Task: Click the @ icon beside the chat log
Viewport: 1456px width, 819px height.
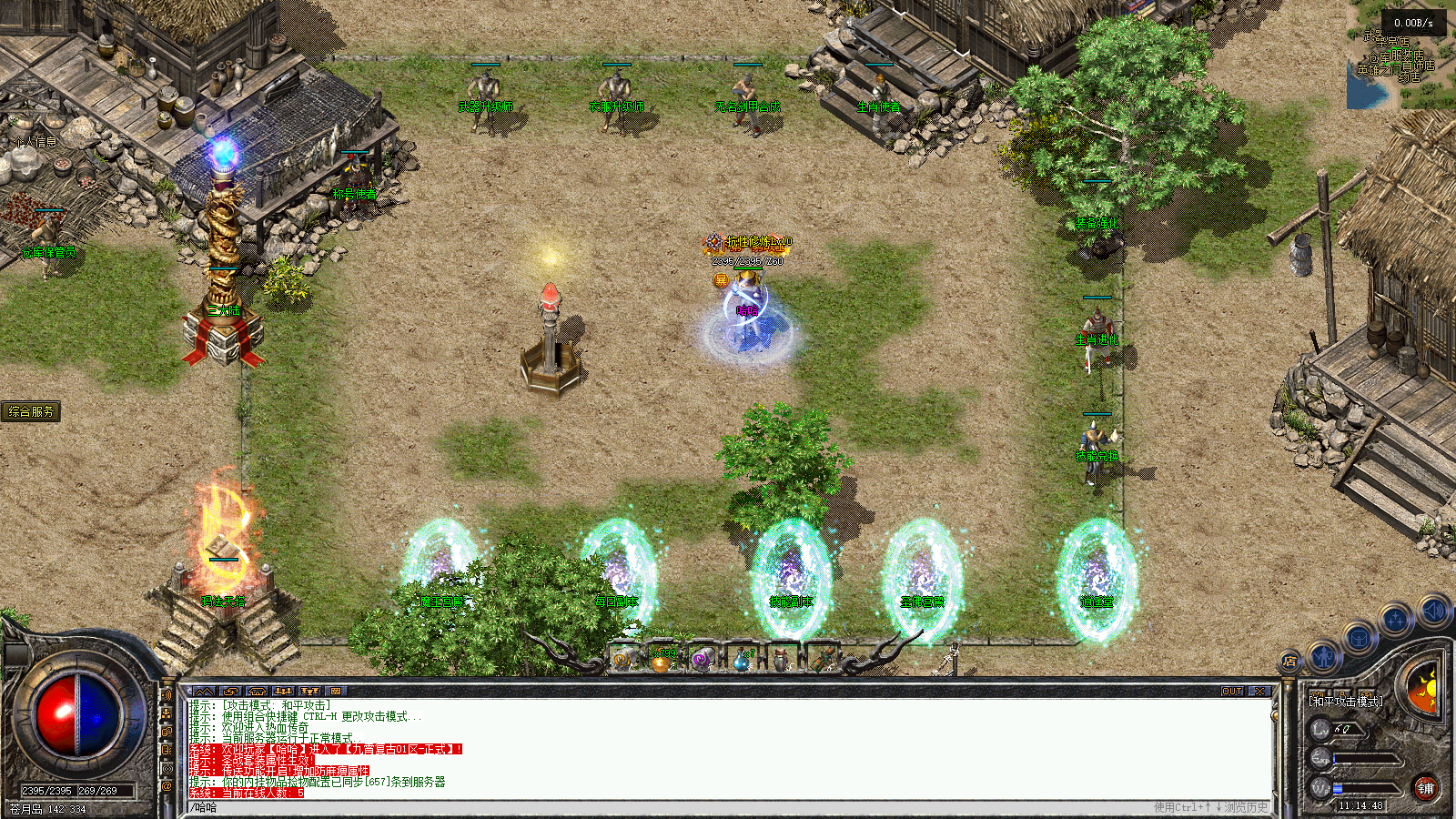Action: coord(167,784)
